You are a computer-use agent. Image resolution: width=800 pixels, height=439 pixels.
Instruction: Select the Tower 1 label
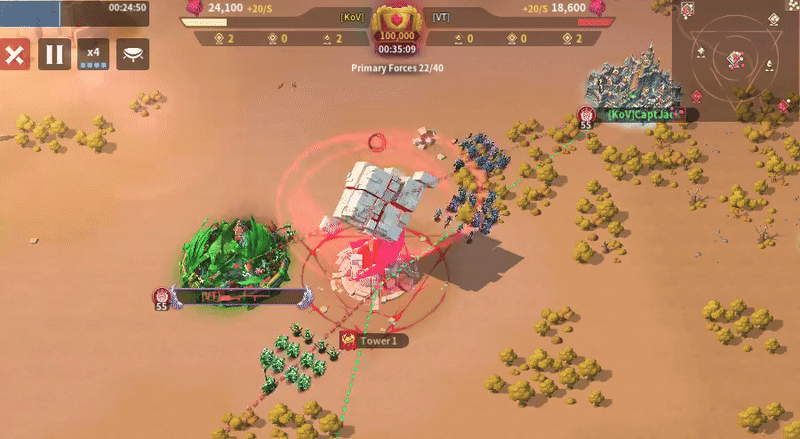click(x=378, y=341)
